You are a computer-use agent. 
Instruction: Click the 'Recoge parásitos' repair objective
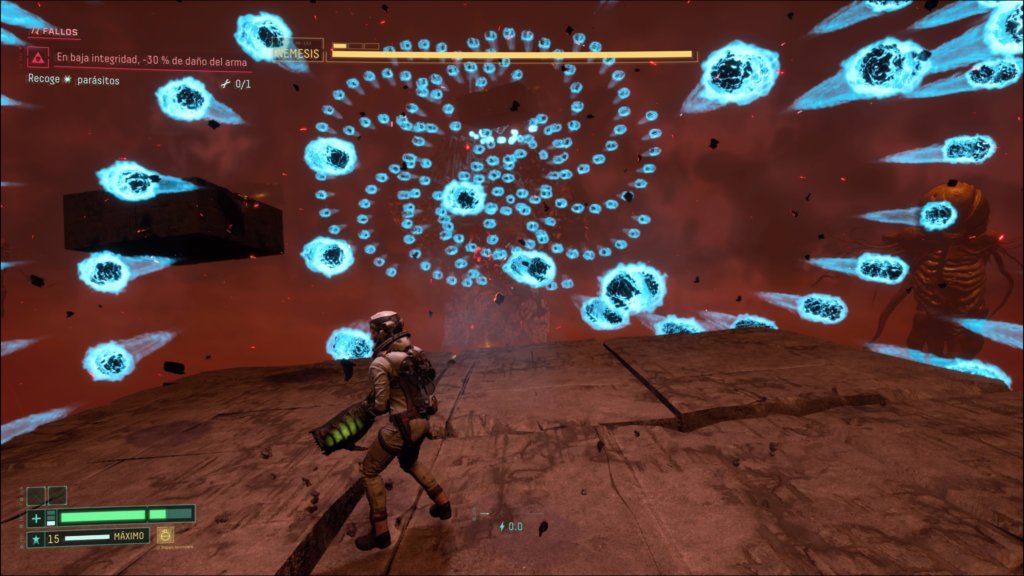pos(73,80)
